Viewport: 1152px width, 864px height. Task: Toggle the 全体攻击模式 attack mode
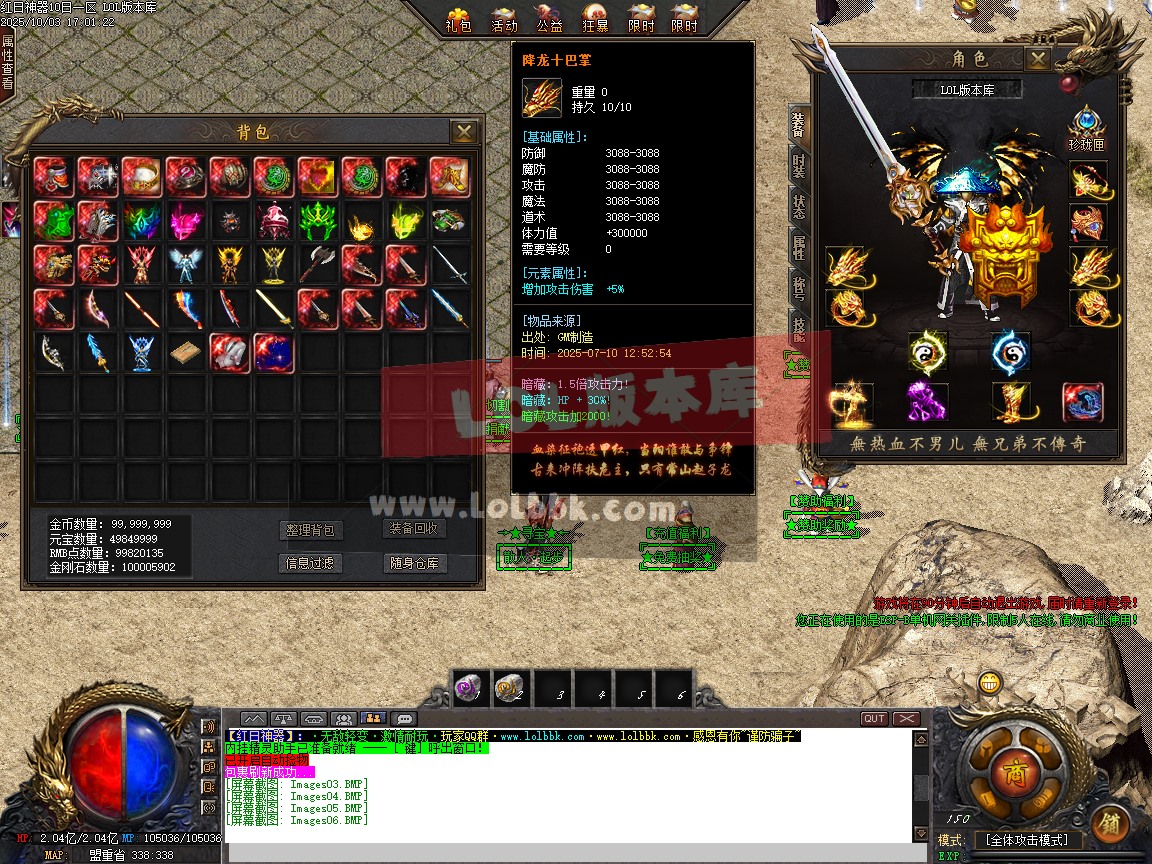1026,840
